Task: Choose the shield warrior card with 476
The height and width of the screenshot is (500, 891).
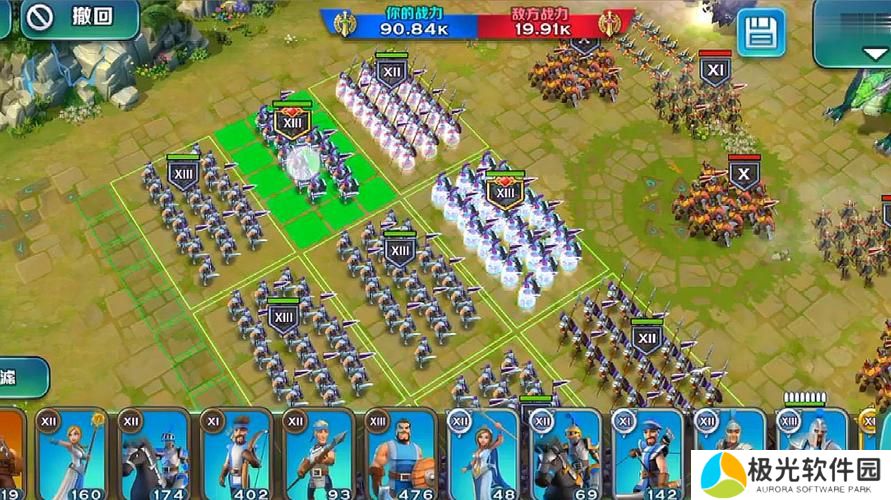Action: coord(401,454)
